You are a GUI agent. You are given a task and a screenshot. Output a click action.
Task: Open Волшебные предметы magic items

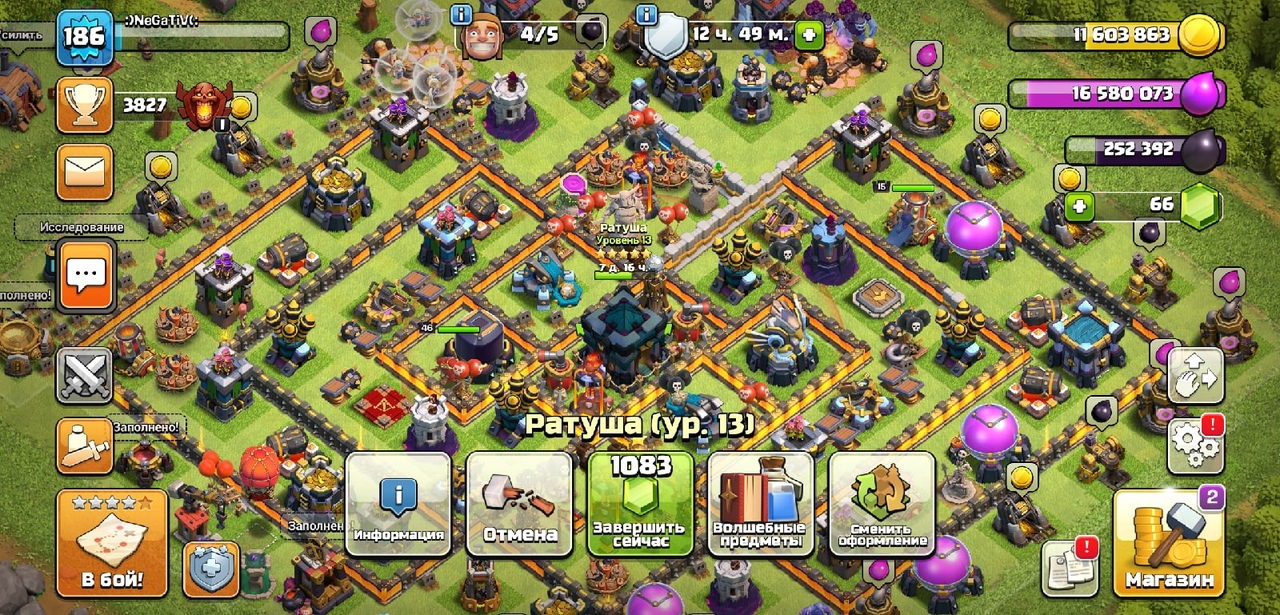(x=761, y=504)
